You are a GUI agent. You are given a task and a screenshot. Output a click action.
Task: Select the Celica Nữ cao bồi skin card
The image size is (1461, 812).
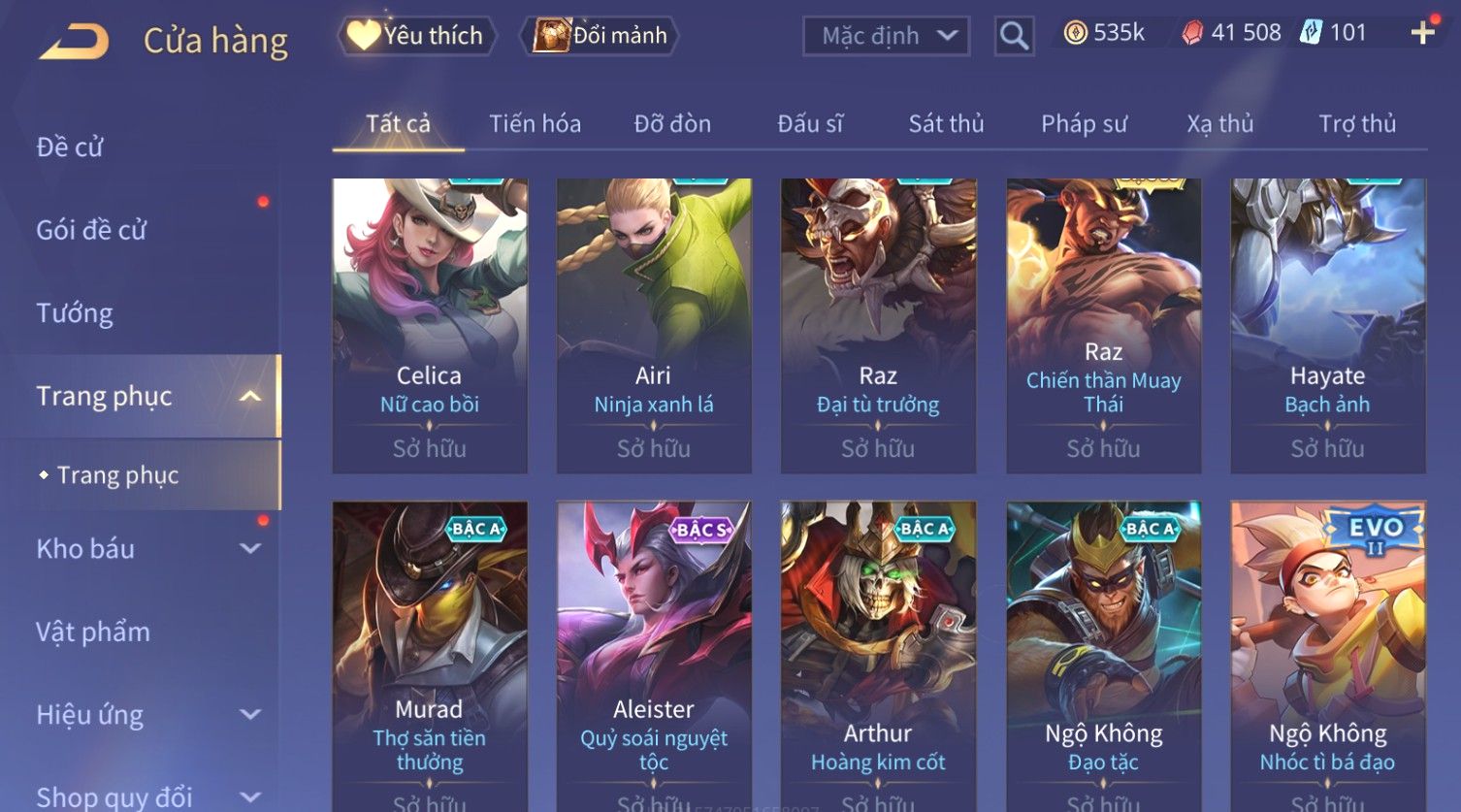pyautogui.click(x=430, y=325)
